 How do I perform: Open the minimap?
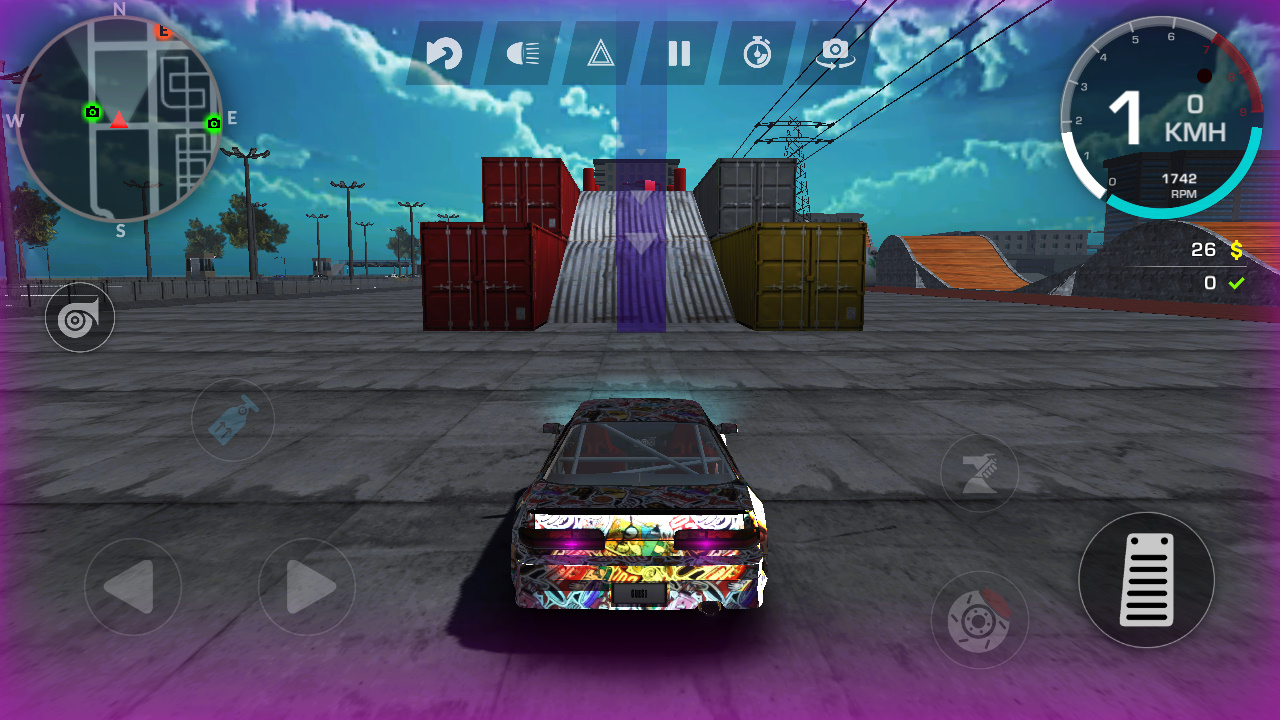pyautogui.click(x=120, y=115)
